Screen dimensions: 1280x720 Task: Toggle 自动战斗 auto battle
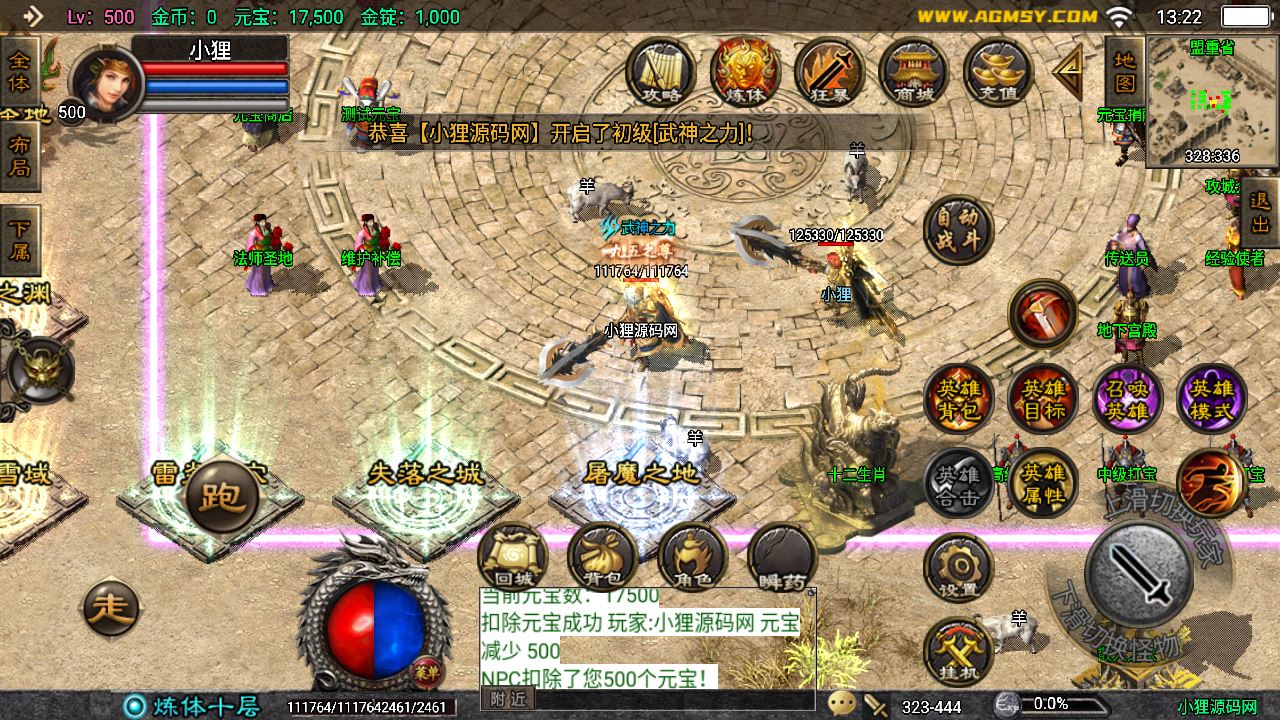pos(957,229)
